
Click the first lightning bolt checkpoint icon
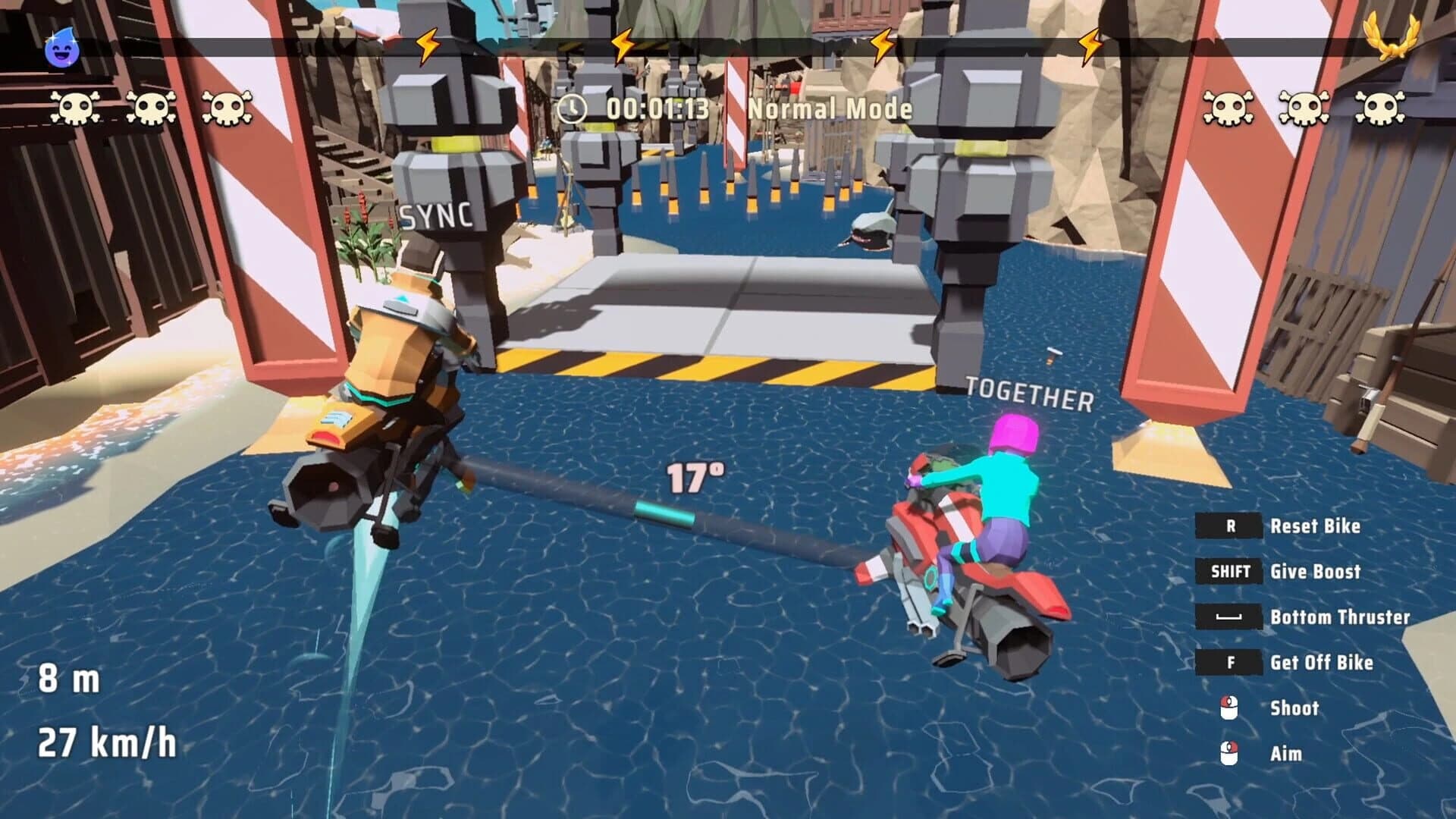point(427,44)
